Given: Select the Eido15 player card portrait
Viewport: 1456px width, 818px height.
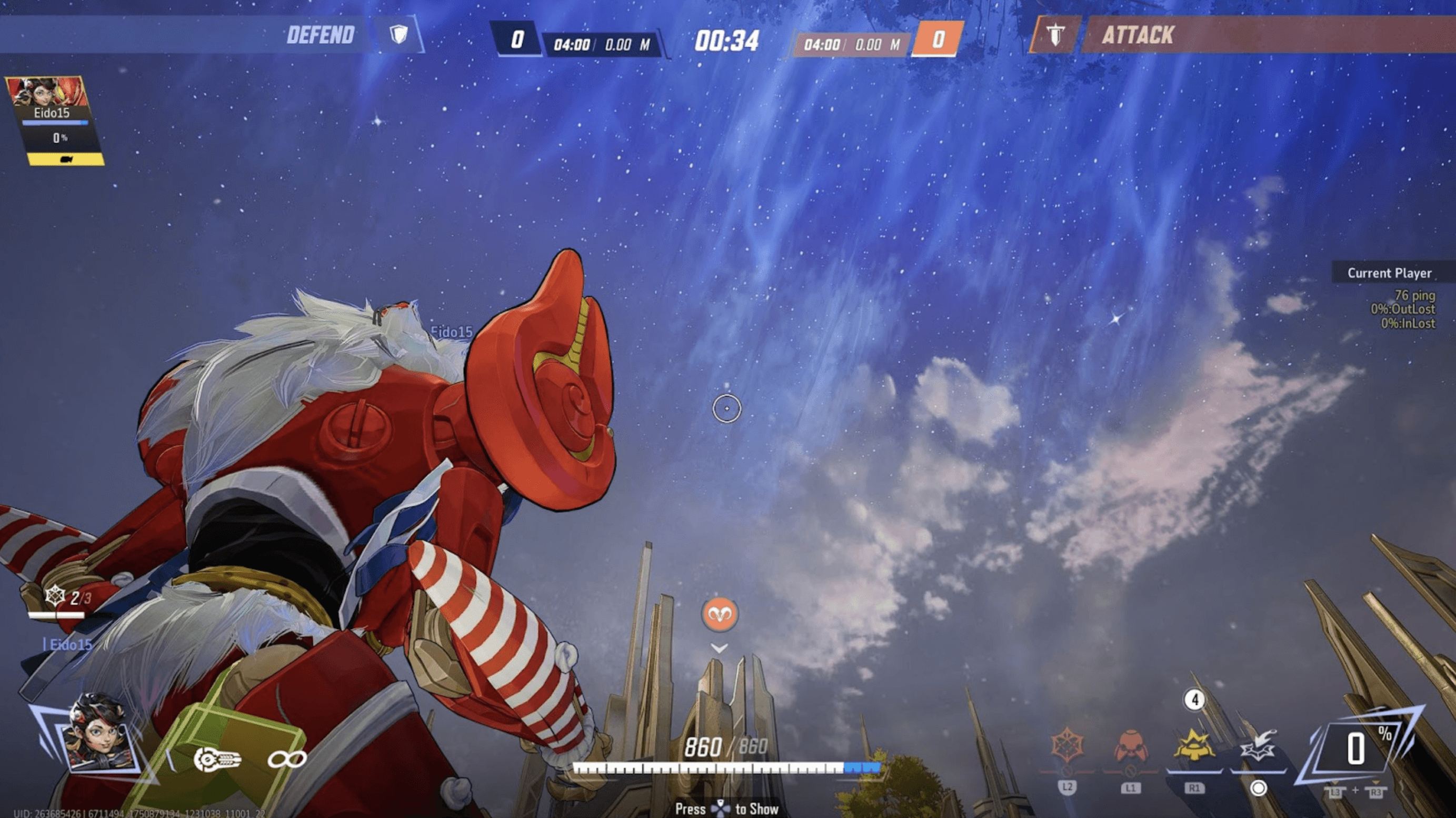Looking at the screenshot, I should [x=47, y=92].
